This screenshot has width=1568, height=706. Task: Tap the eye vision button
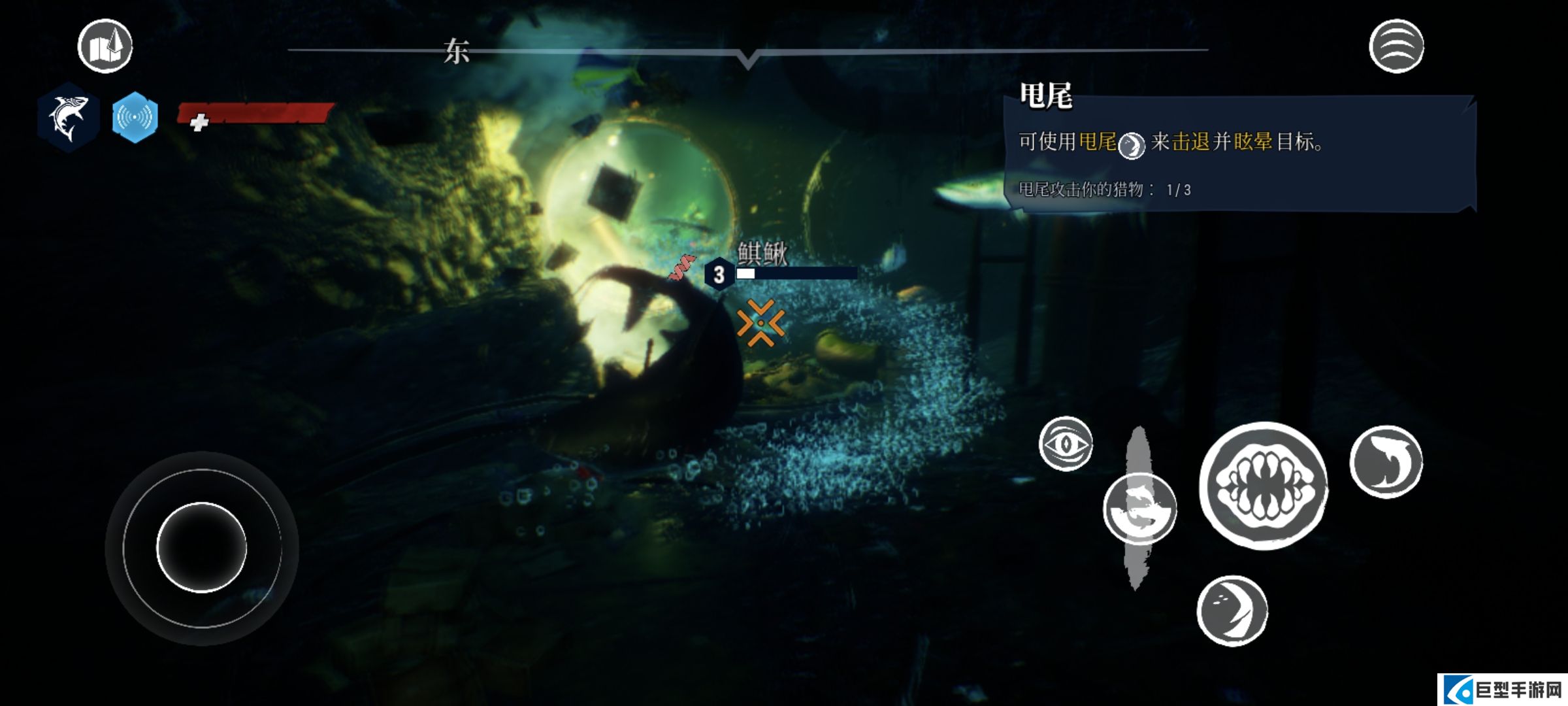1066,444
